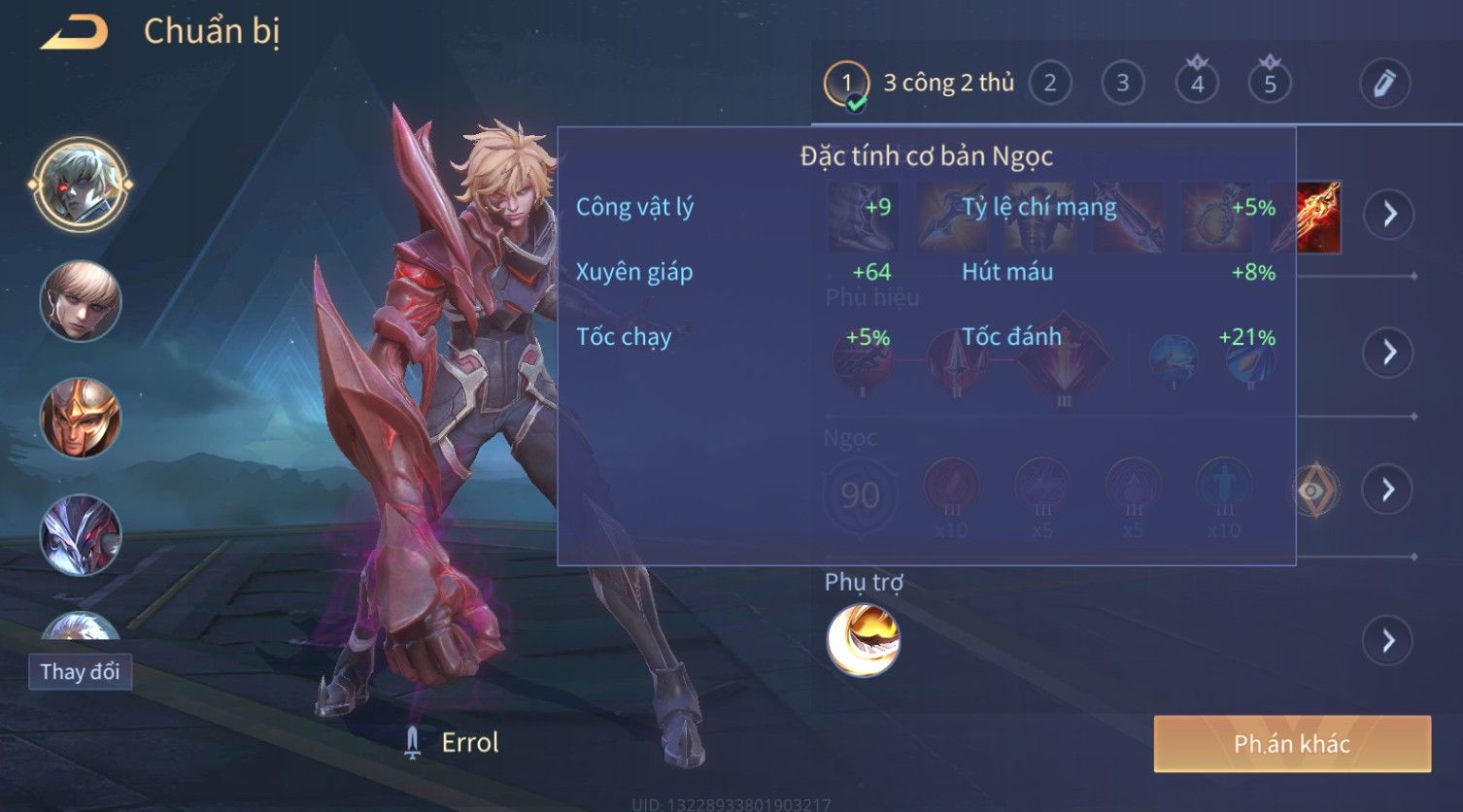The image size is (1463, 812).
Task: Choose locked preset slot 5
Action: [x=1270, y=84]
